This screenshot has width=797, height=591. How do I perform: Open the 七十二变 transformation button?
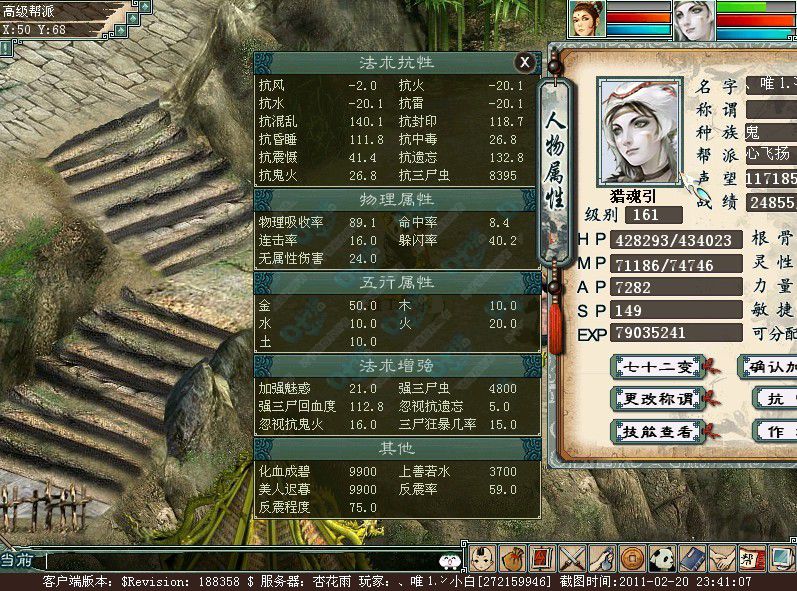coord(656,367)
